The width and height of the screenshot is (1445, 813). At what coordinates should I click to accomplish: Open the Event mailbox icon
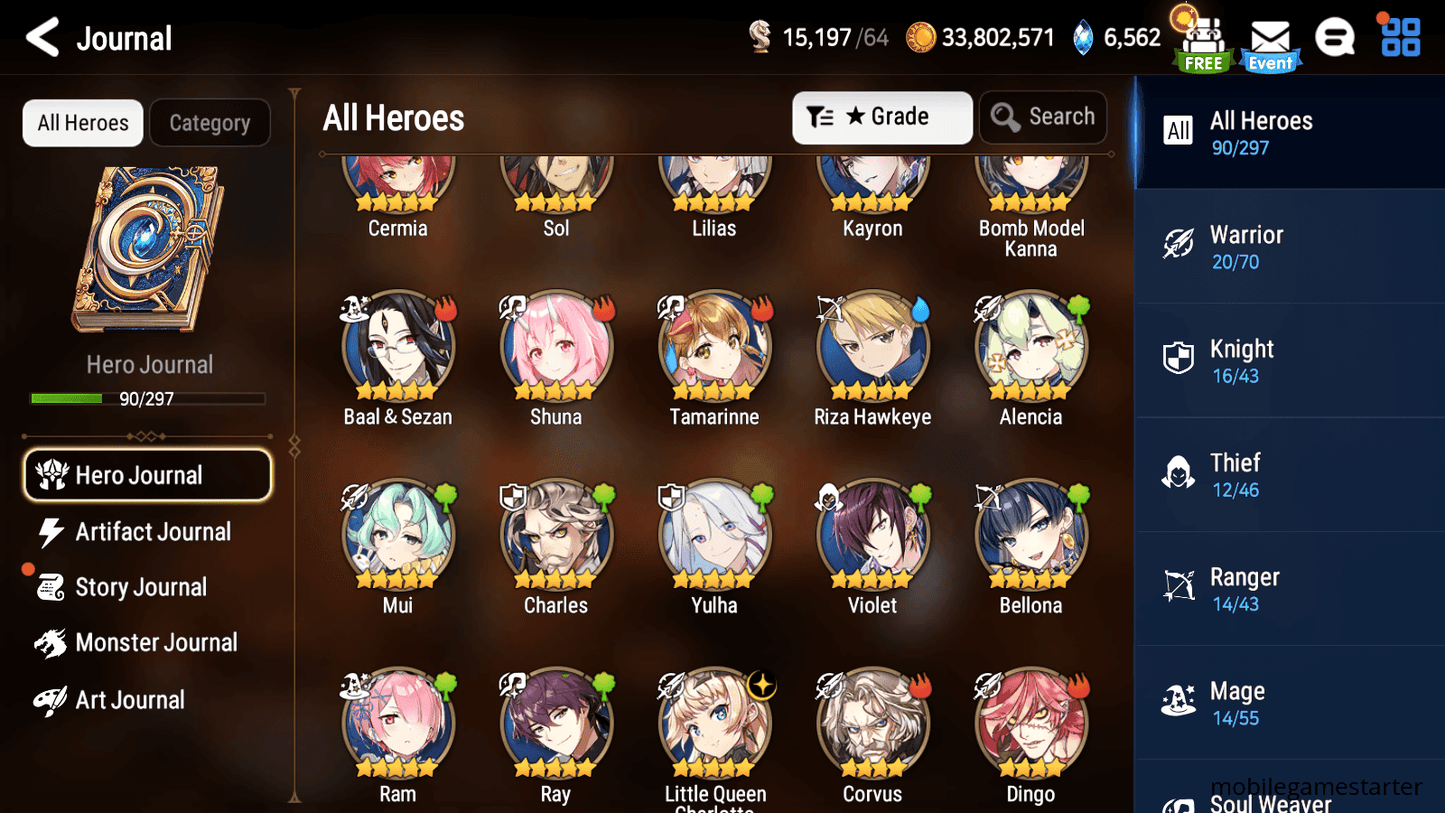click(x=1269, y=40)
